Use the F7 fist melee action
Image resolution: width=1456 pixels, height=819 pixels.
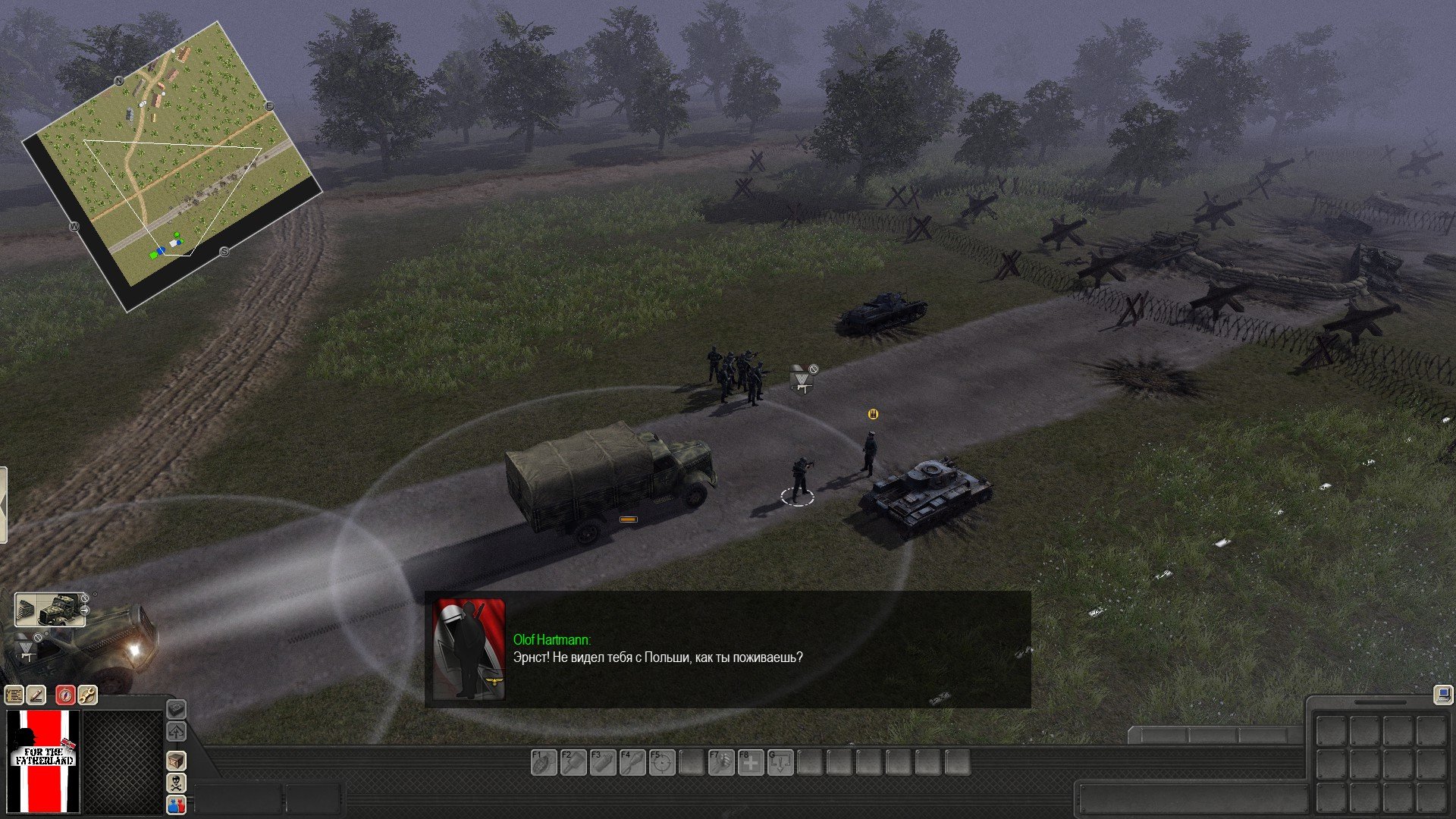coord(721,762)
